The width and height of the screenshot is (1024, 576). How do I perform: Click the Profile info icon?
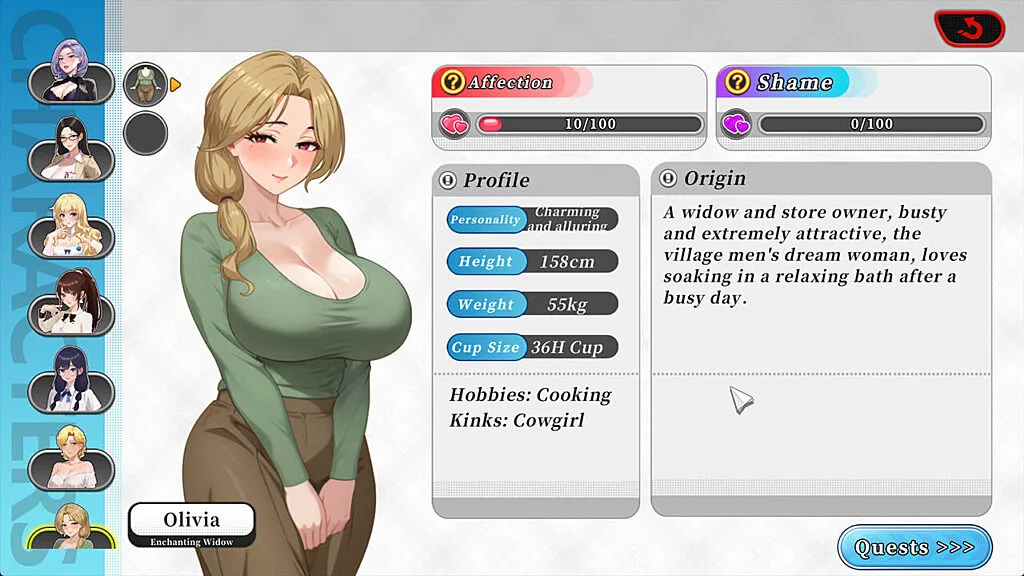[448, 181]
